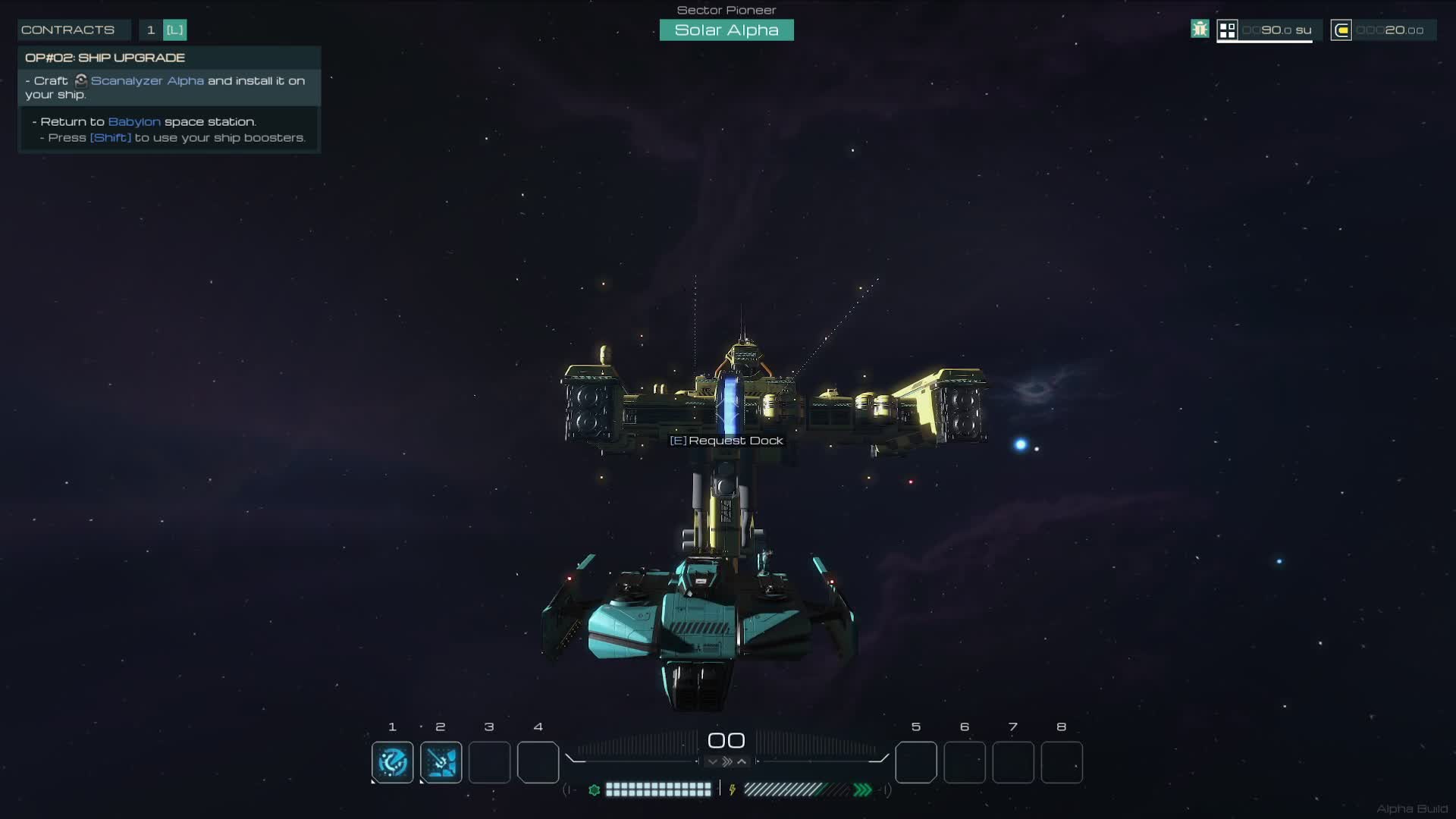The height and width of the screenshot is (819, 1456).
Task: Request dock at the station prompt
Action: click(x=726, y=441)
